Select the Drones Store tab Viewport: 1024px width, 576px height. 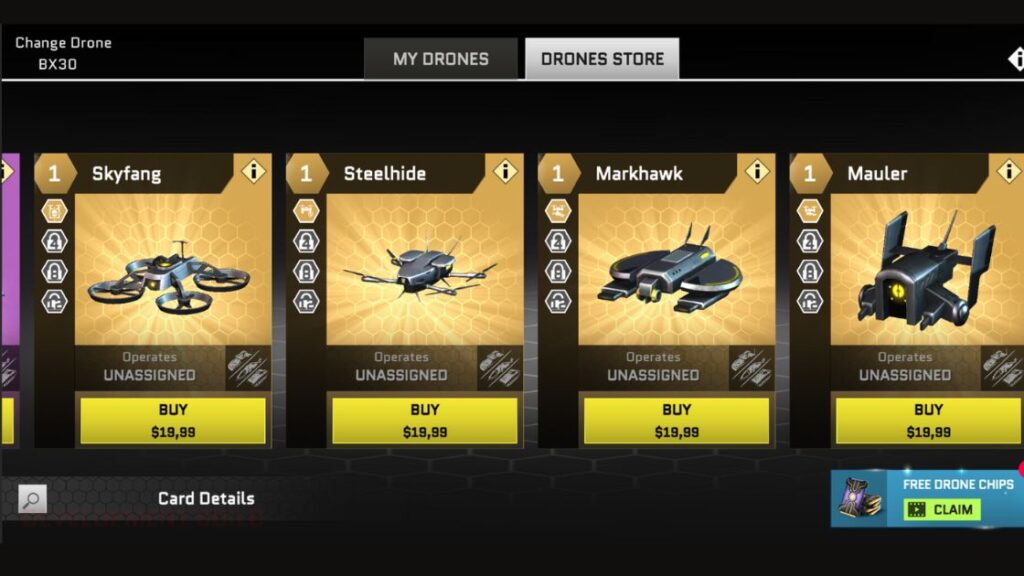[x=602, y=59]
